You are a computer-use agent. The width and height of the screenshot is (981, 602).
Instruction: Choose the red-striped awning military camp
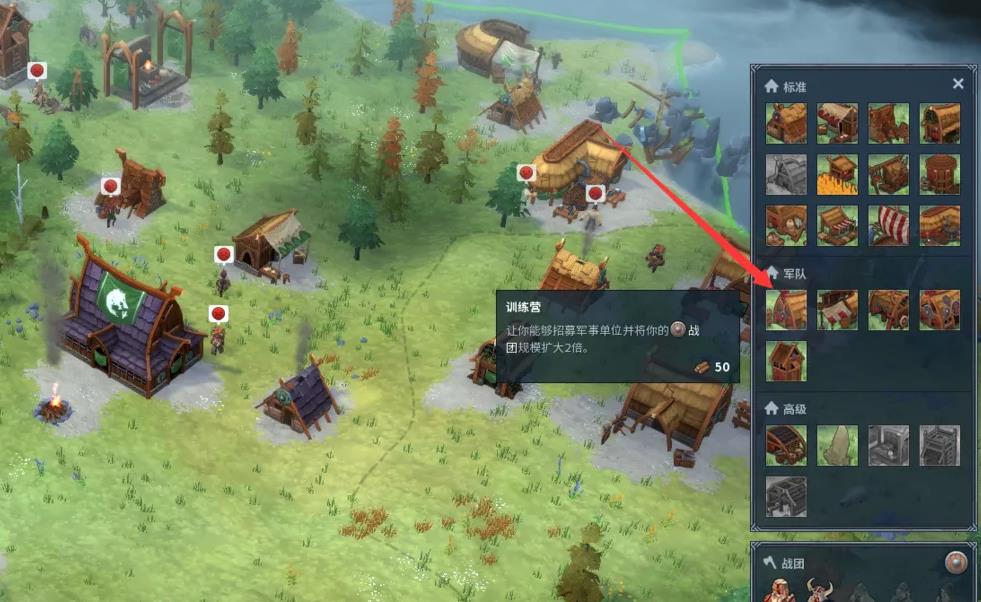837,310
